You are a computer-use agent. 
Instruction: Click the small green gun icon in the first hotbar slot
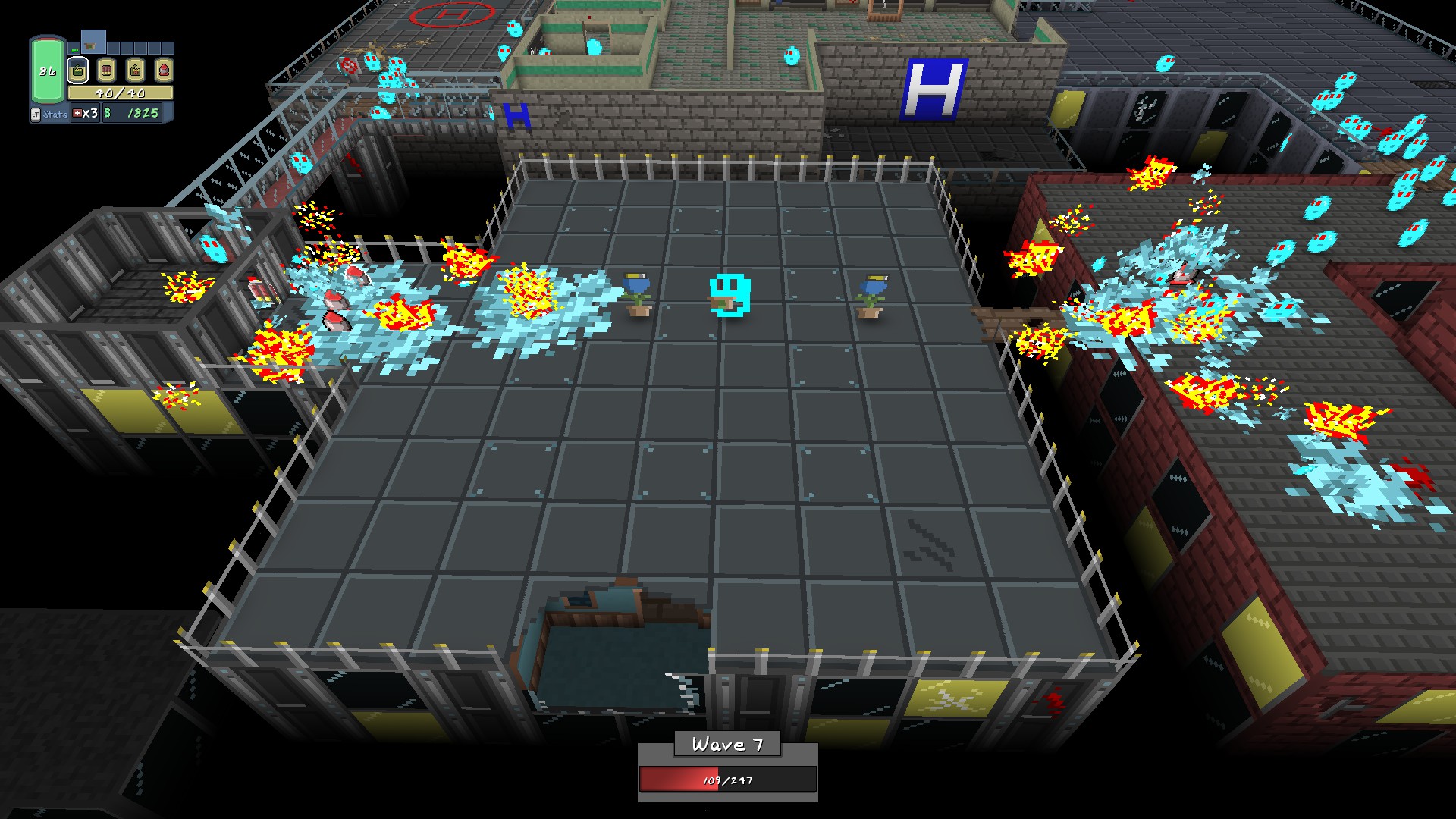(74, 50)
